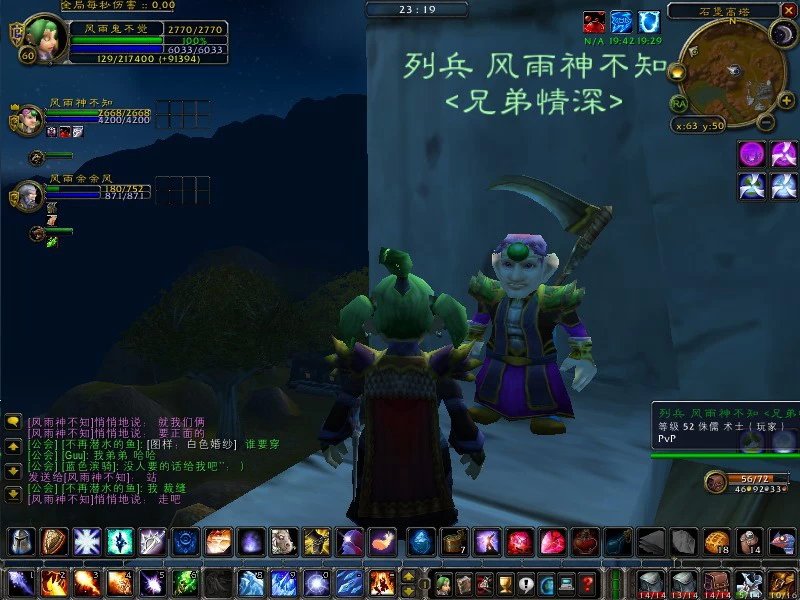Open the backpack bag showing 10/16
Screen dimensions: 800x600
(782, 582)
